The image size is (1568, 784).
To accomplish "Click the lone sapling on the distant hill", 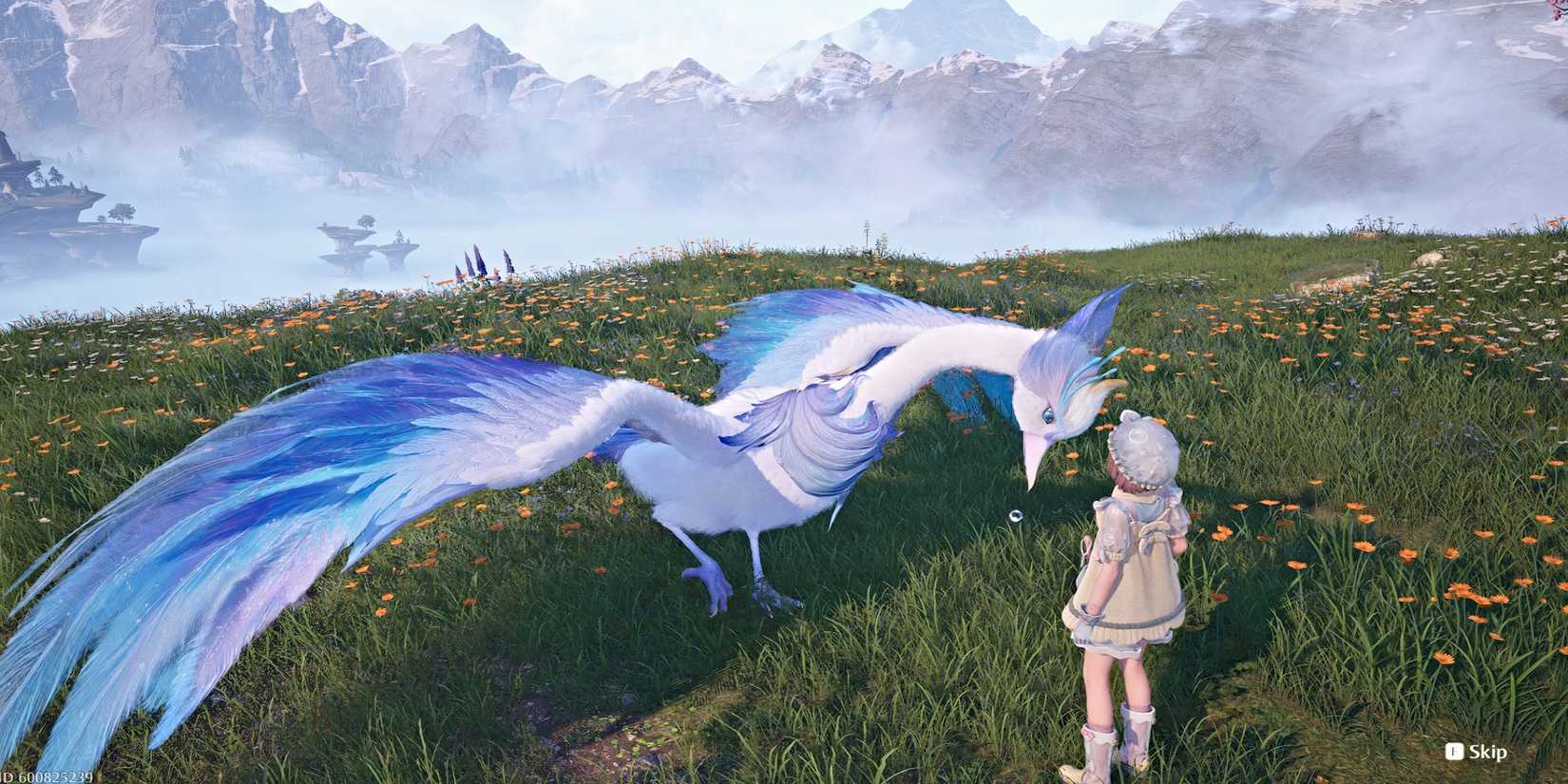I will coord(867,233).
